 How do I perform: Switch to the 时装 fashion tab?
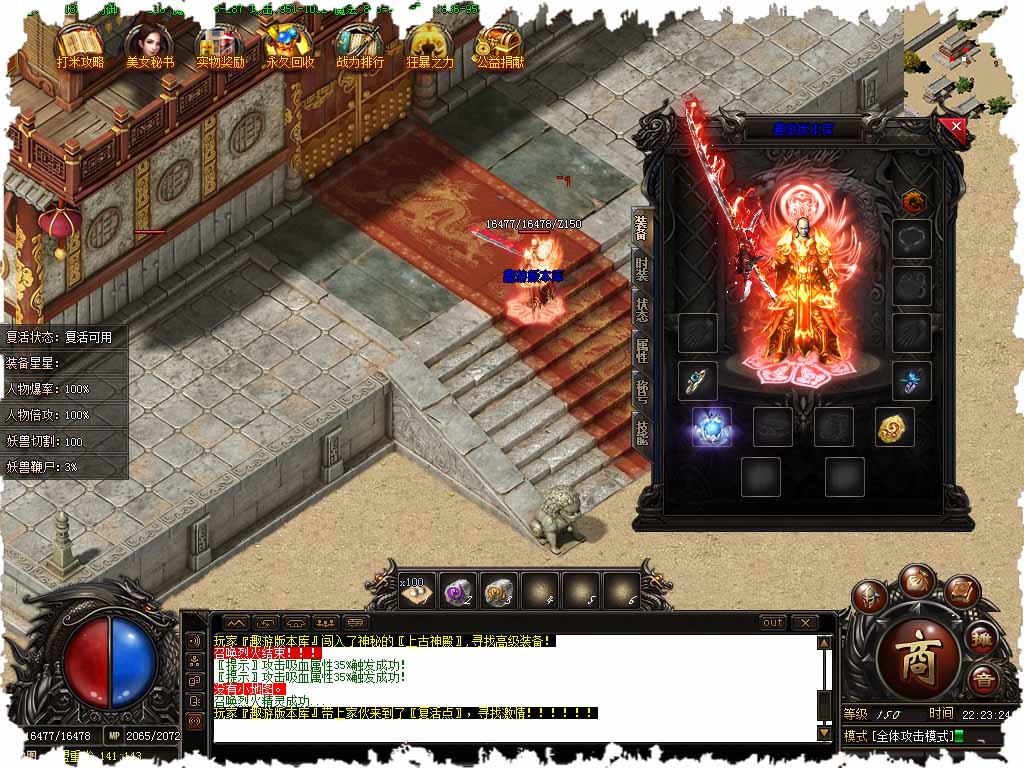pos(642,269)
